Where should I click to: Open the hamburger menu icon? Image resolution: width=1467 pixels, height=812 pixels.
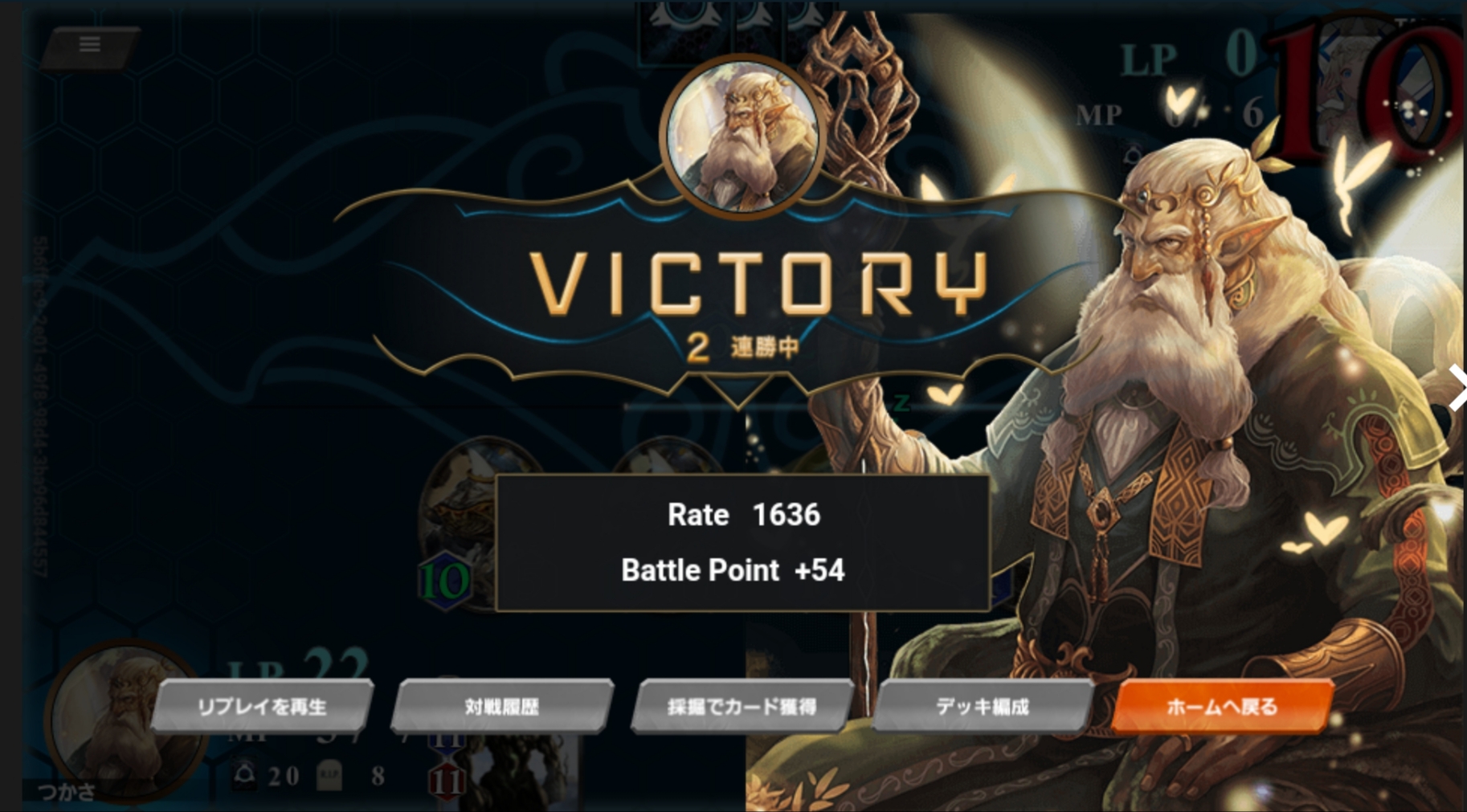pyautogui.click(x=89, y=45)
